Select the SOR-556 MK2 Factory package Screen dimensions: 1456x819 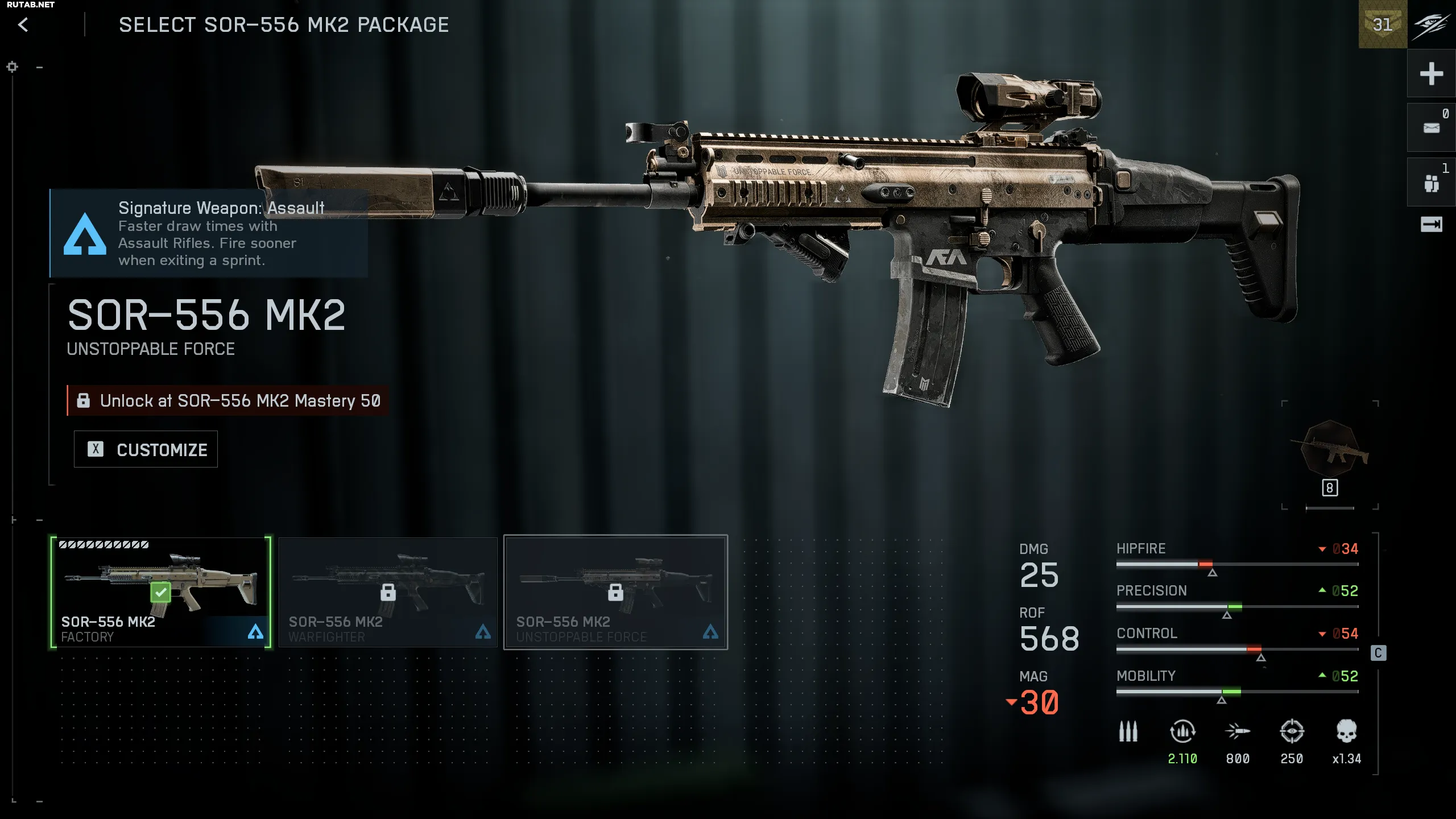[160, 591]
